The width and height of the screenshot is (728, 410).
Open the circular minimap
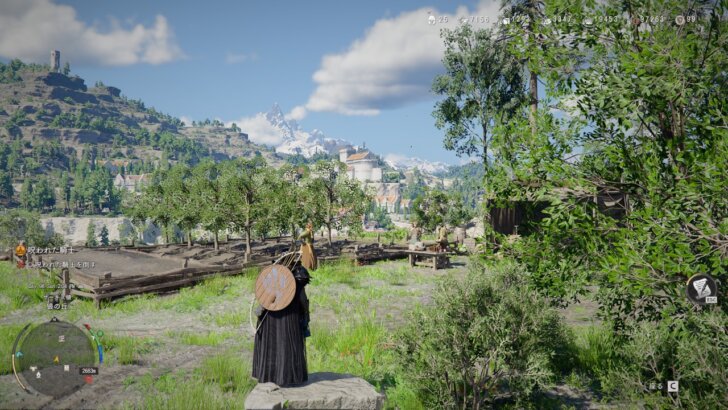tap(55, 356)
